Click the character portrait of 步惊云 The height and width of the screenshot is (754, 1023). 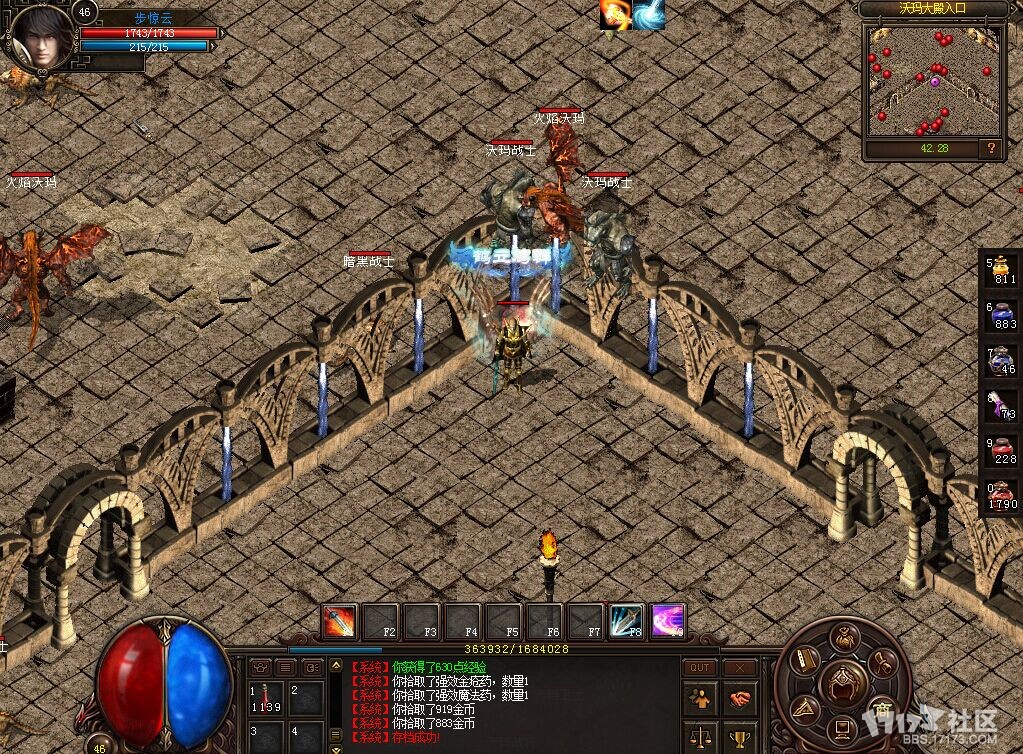coord(42,37)
